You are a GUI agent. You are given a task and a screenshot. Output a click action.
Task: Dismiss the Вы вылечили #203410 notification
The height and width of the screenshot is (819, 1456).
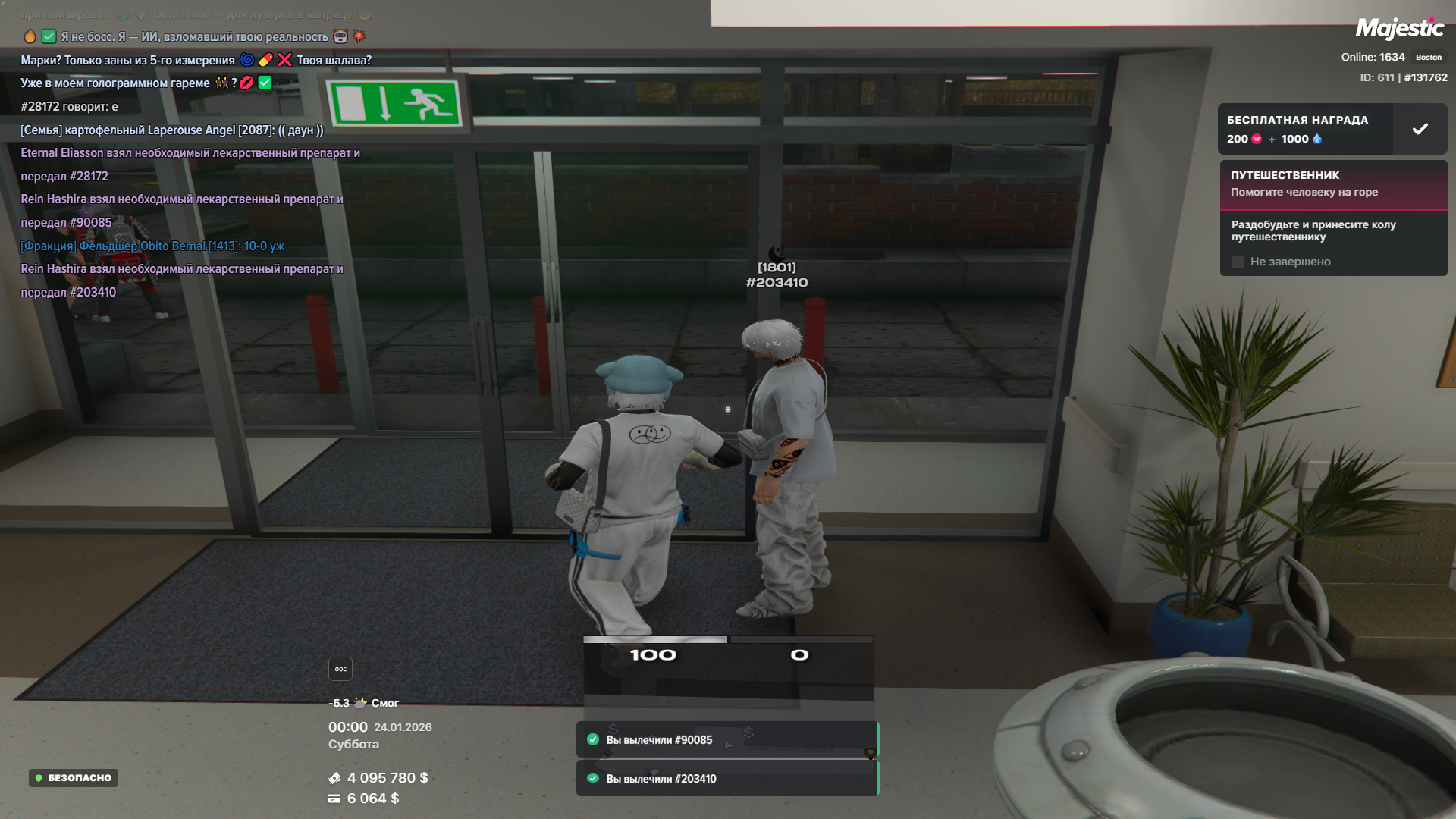(x=726, y=779)
